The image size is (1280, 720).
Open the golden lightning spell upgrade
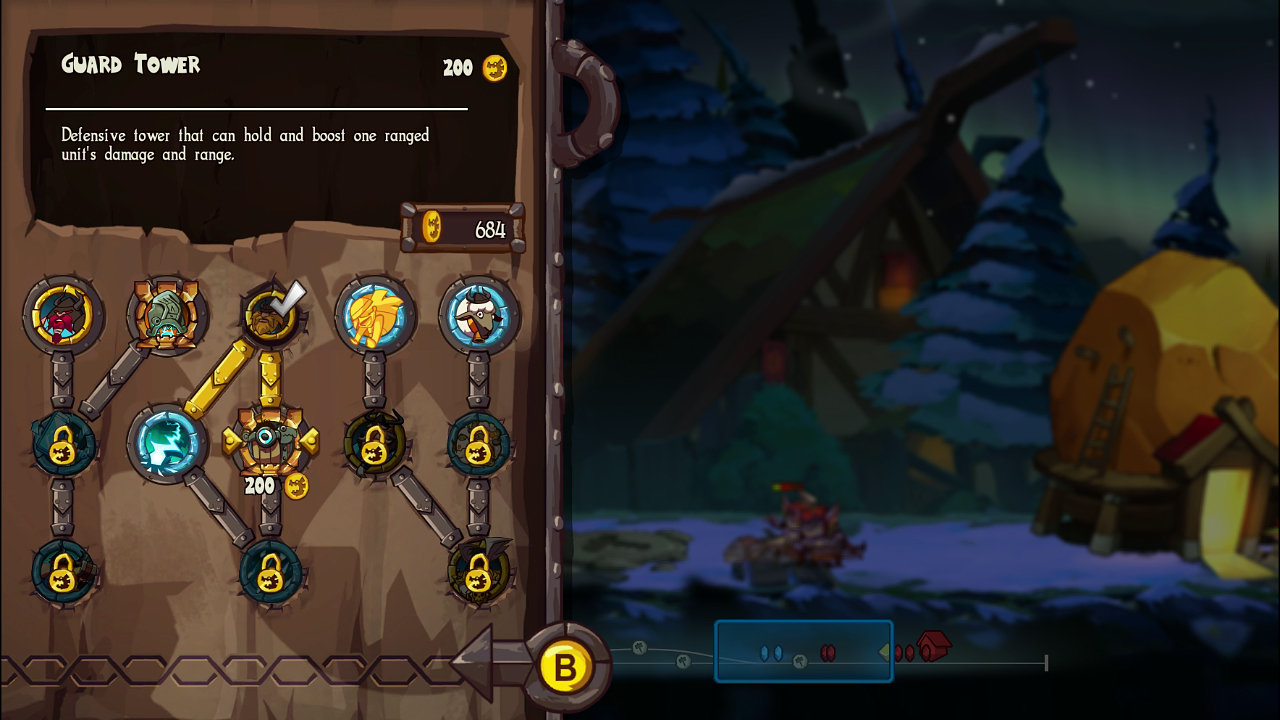point(375,313)
